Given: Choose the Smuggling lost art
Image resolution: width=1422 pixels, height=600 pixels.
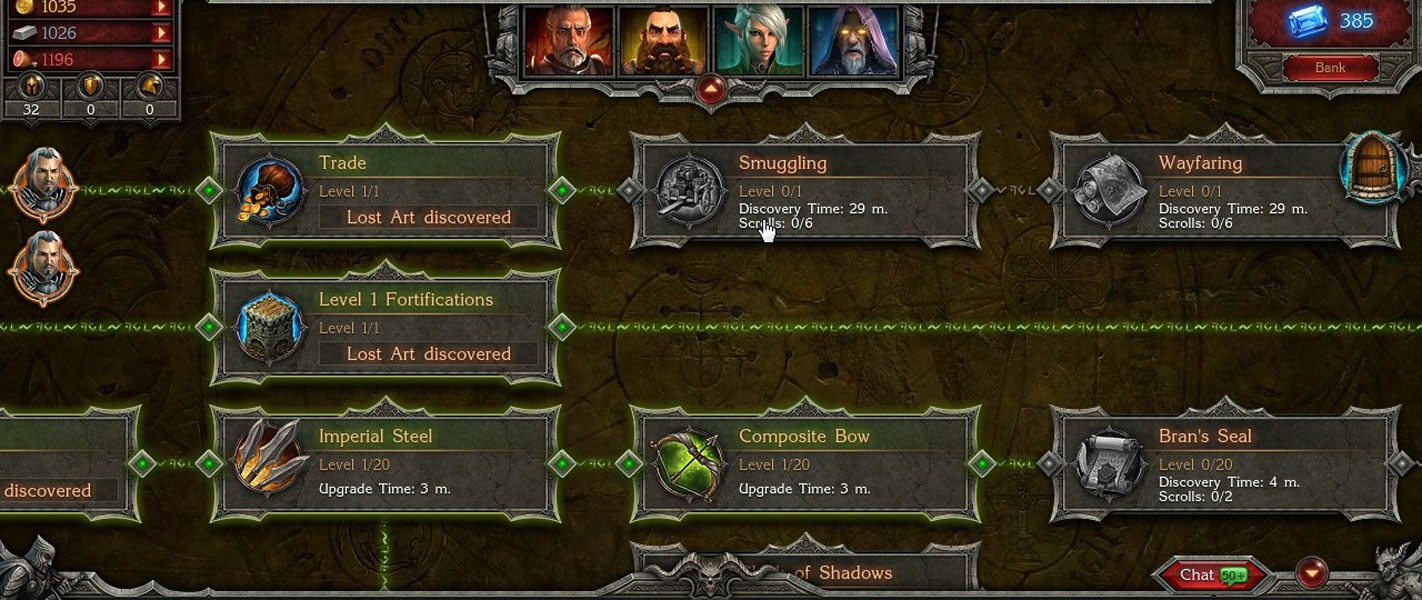Looking at the screenshot, I should 806,190.
